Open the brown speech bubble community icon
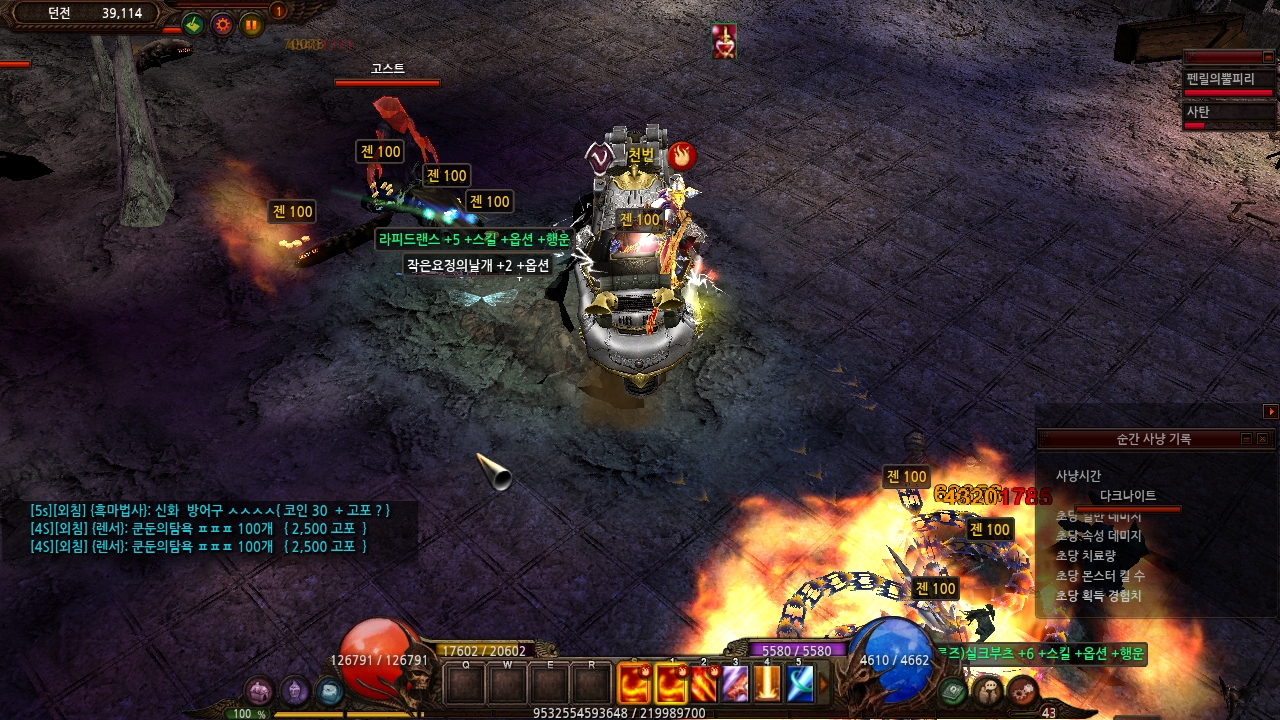Screen dimensions: 1280x720 click(988, 690)
